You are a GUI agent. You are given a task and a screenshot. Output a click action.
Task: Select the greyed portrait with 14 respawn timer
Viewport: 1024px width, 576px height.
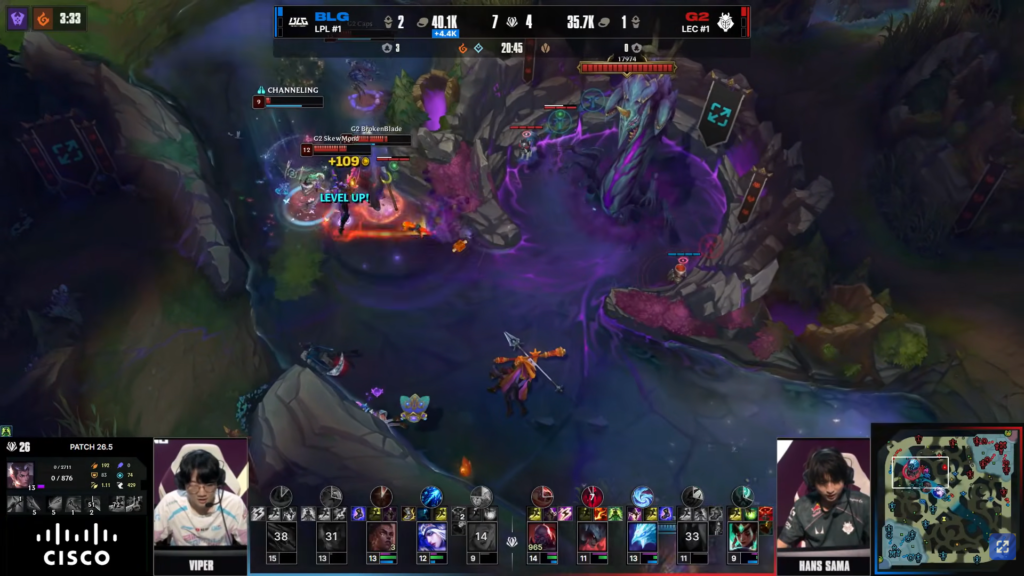point(481,537)
